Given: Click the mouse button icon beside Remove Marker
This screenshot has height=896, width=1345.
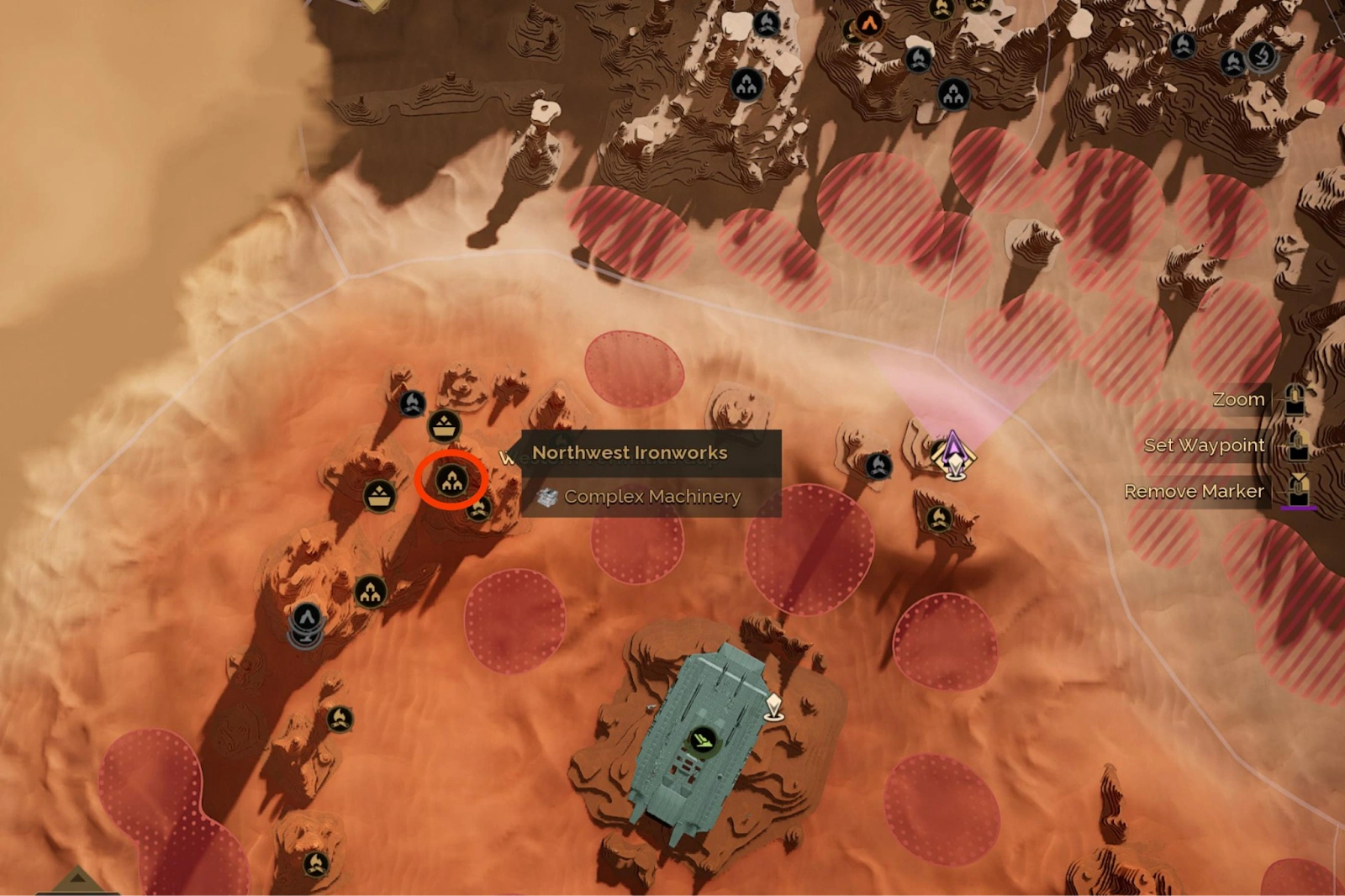Looking at the screenshot, I should click(1297, 492).
